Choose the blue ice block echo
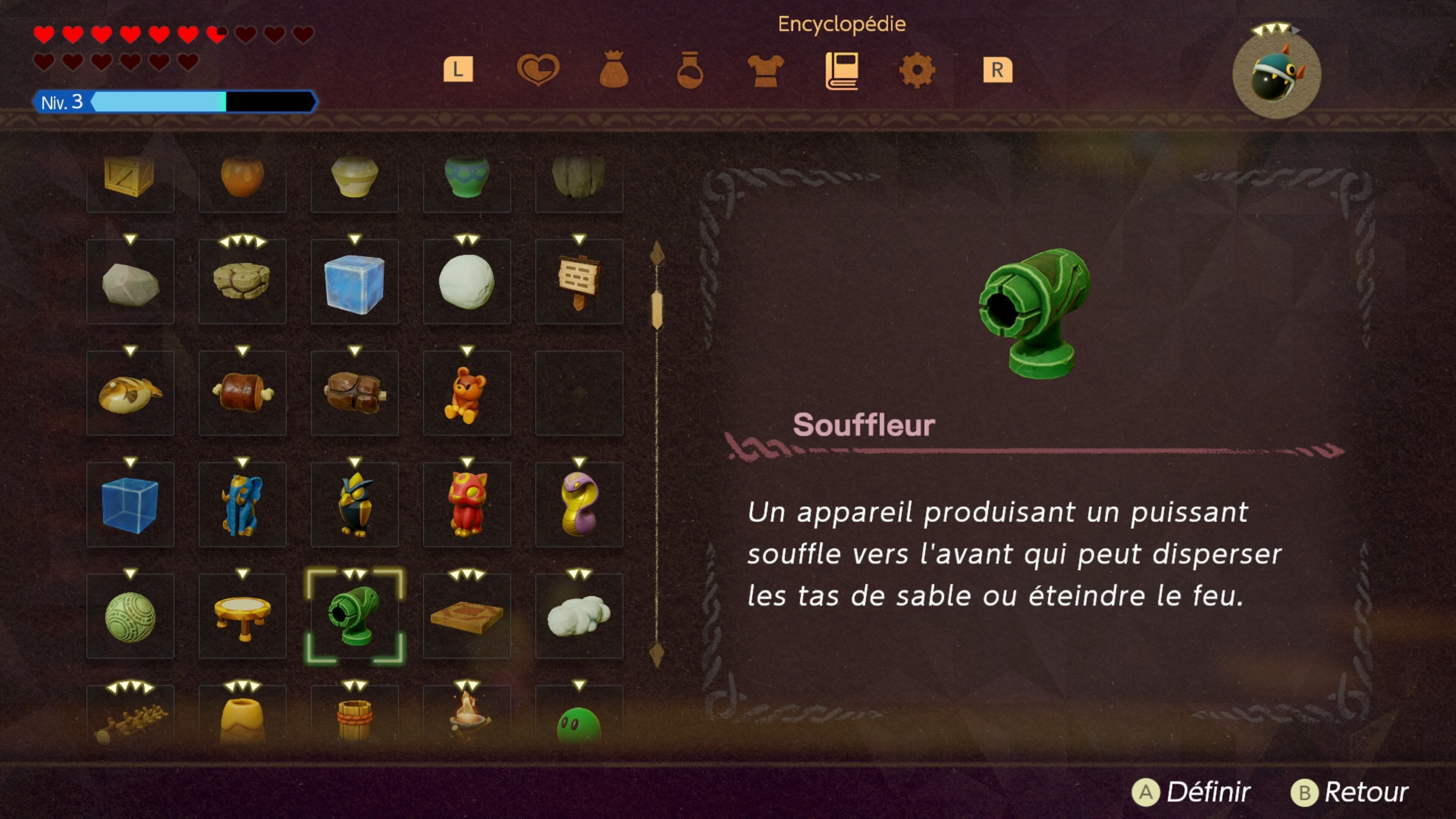This screenshot has width=1456, height=819. 355,282
